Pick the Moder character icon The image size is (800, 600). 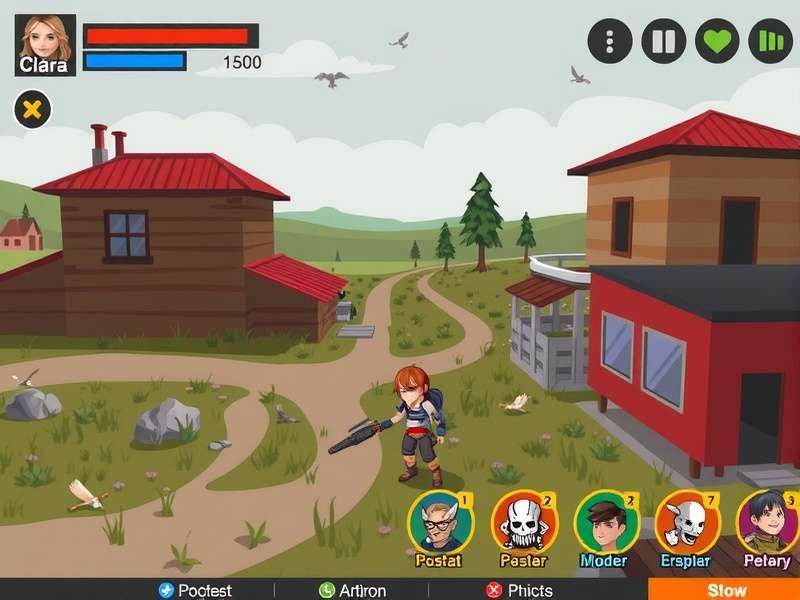point(606,524)
